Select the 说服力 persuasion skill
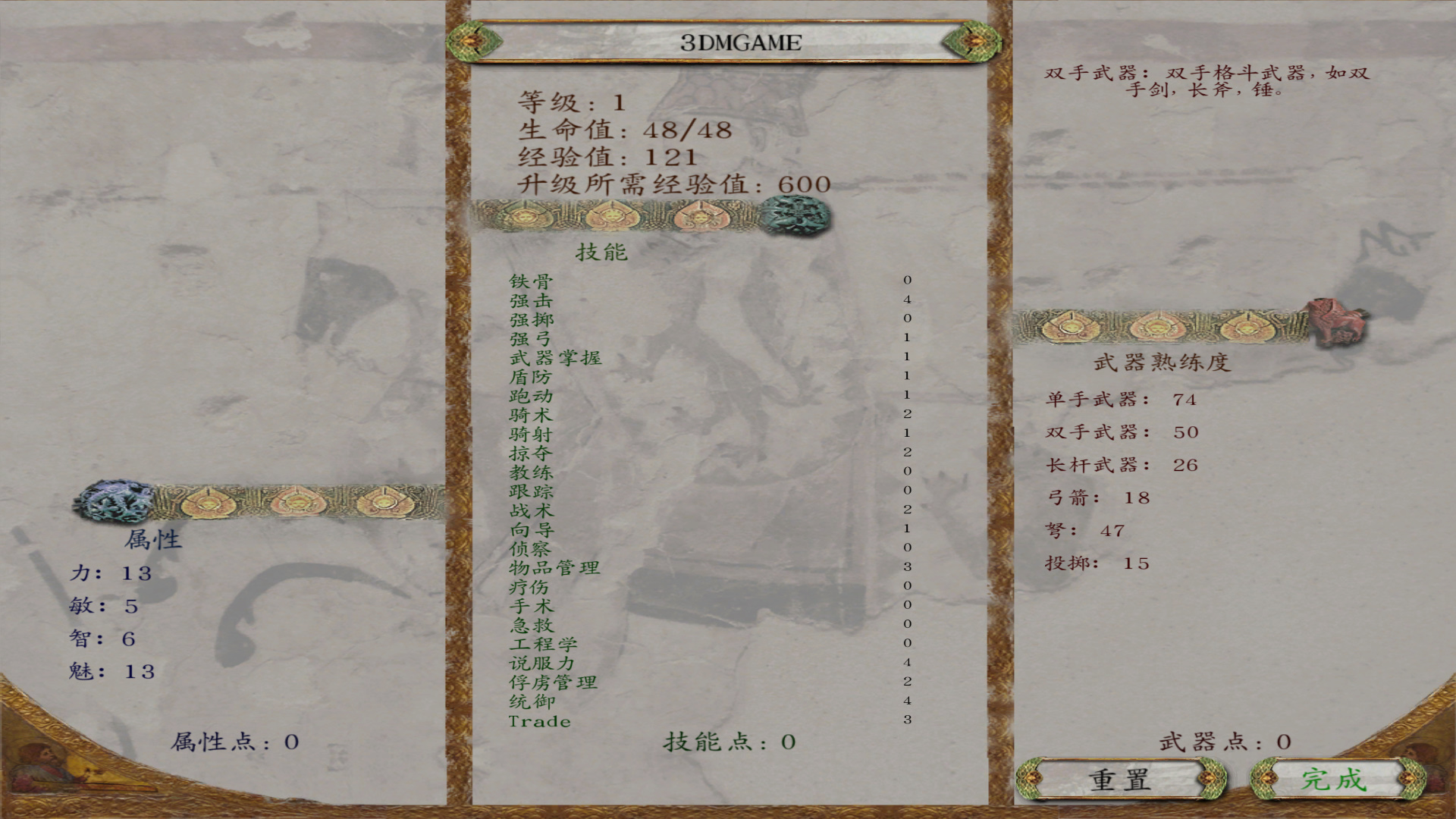Image resolution: width=1456 pixels, height=819 pixels. pyautogui.click(x=544, y=664)
